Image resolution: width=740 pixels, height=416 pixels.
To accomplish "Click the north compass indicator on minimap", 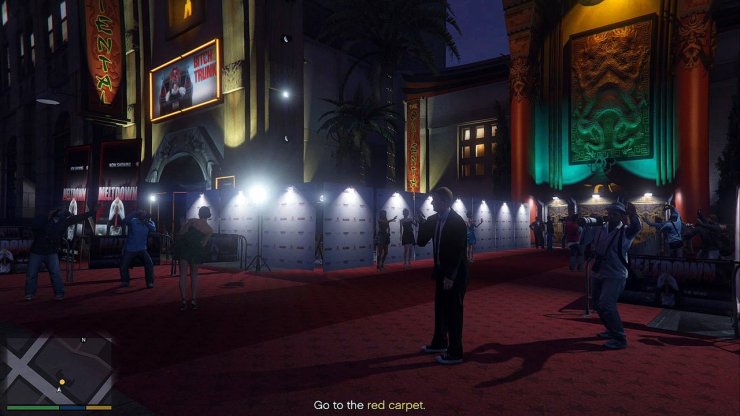I will (83, 341).
